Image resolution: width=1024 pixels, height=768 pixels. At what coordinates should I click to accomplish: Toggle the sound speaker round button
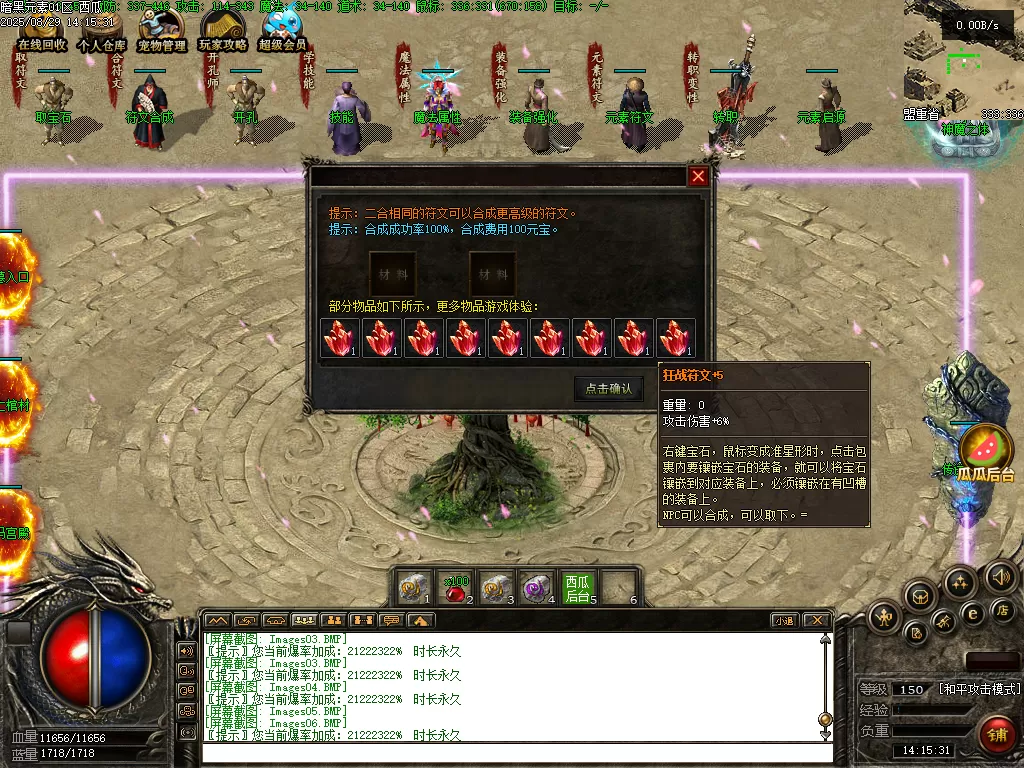pos(1001,577)
